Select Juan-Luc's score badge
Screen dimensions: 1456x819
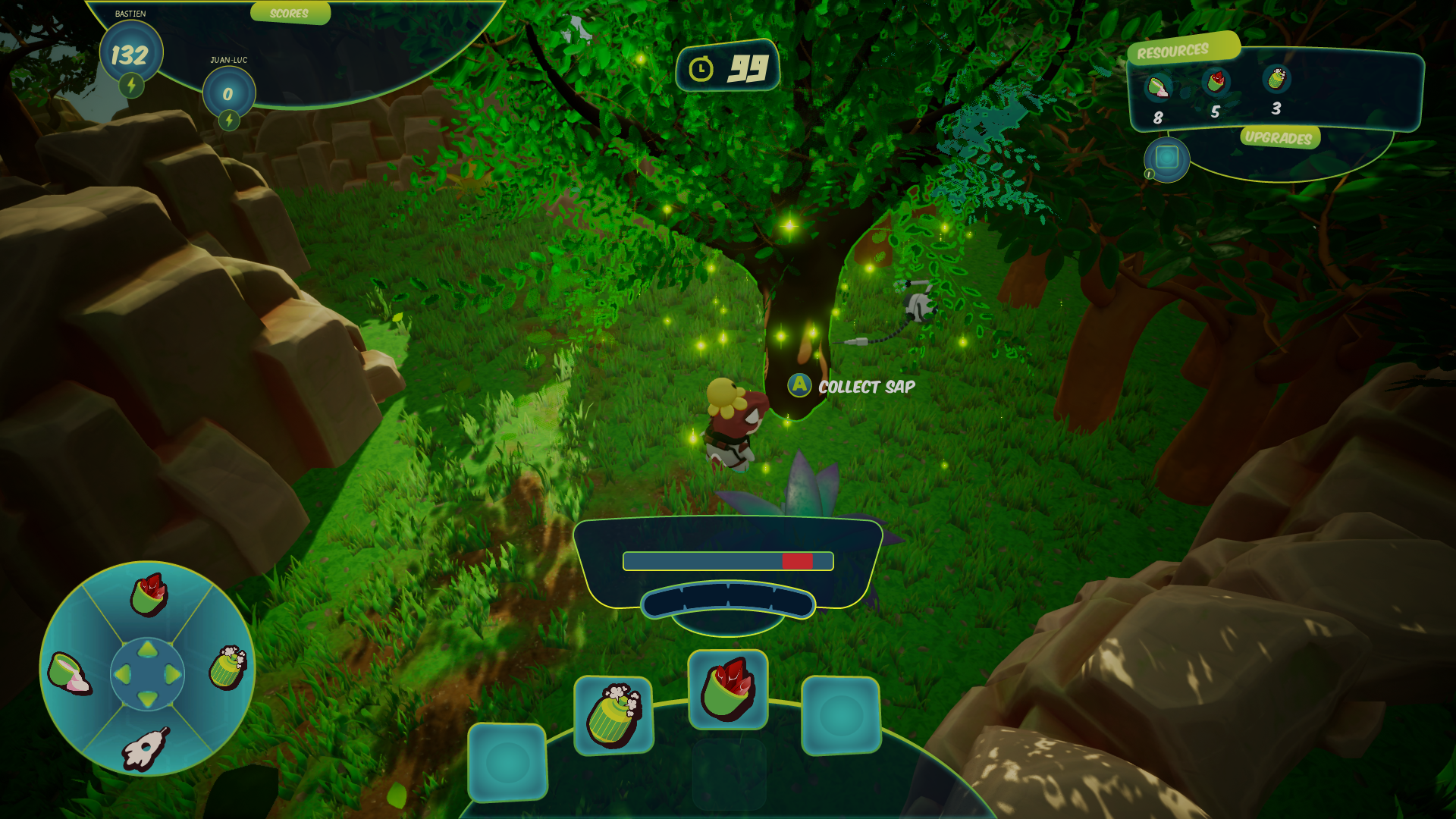tap(228, 93)
